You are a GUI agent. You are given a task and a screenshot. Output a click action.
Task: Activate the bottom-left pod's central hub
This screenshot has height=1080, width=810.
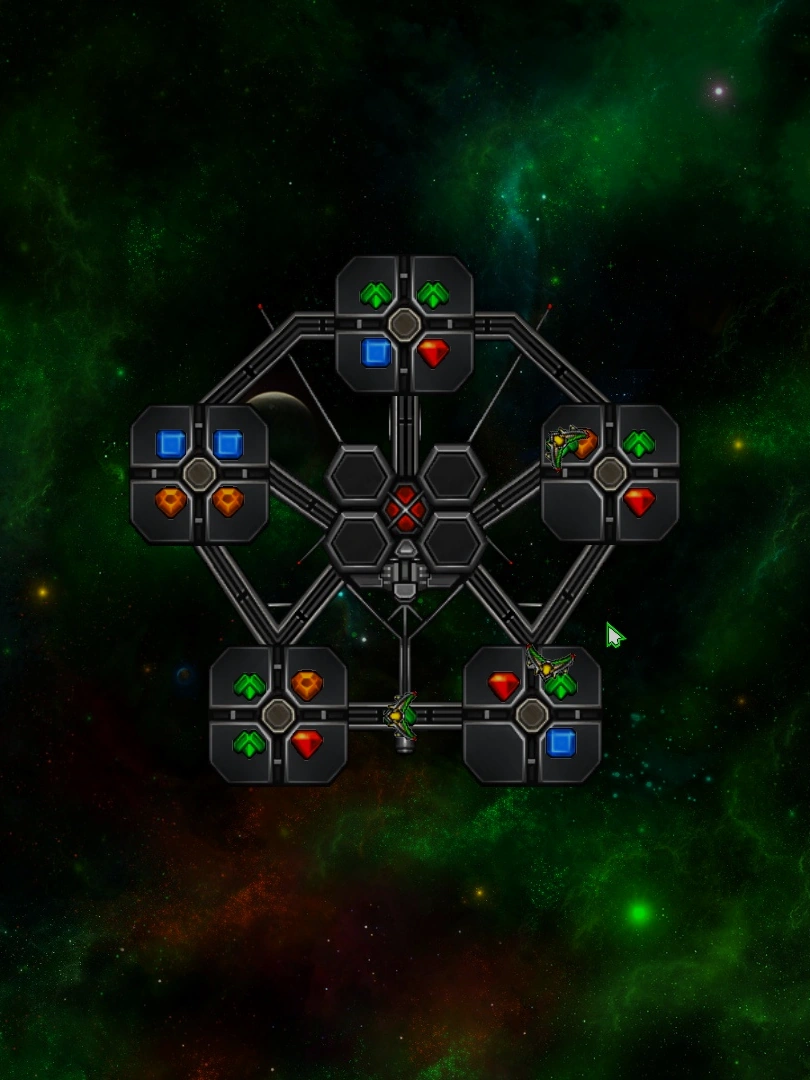point(278,715)
